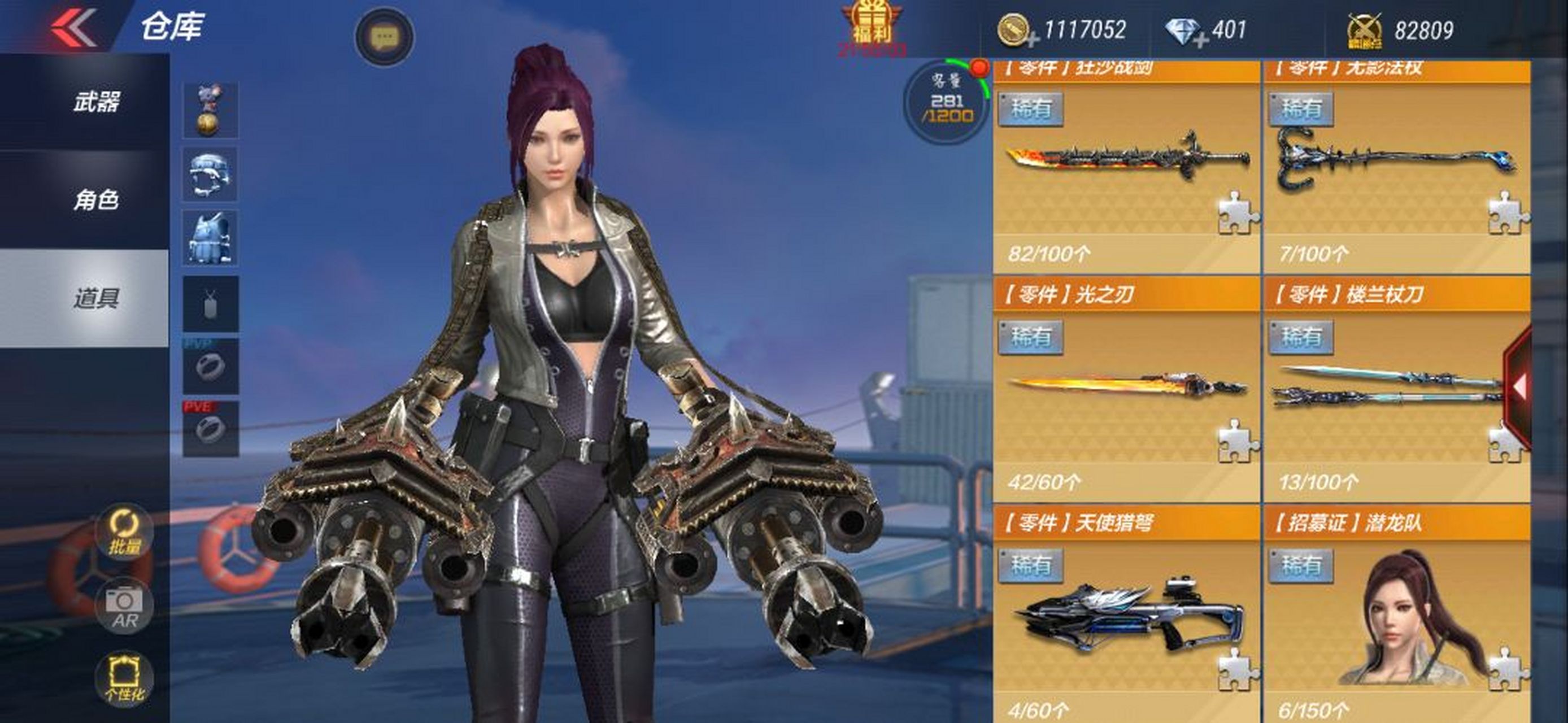The height and width of the screenshot is (723, 1568).
Task: Select the helmet equipment slot
Action: coord(211,175)
